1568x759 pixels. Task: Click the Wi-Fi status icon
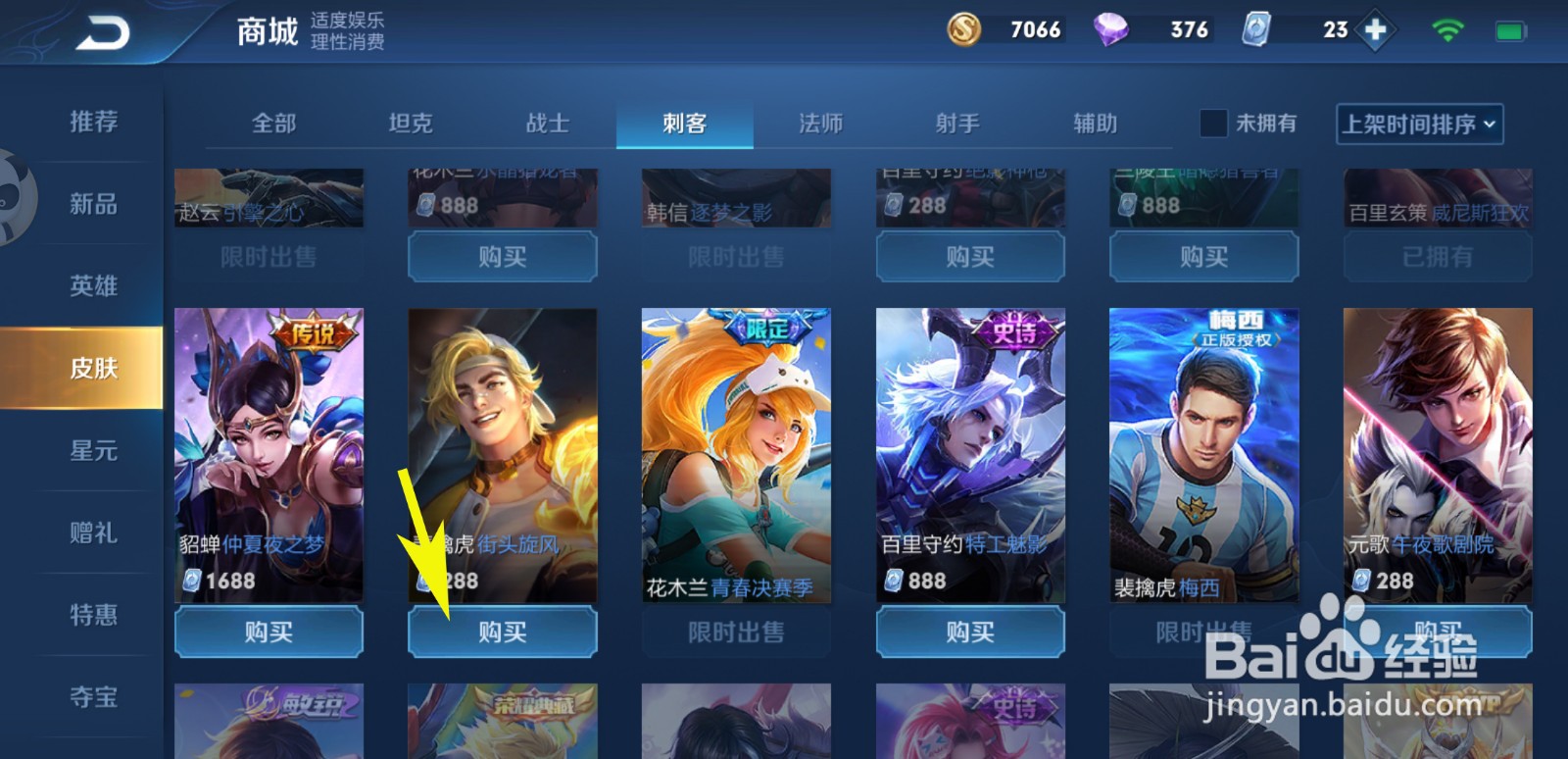[1448, 29]
